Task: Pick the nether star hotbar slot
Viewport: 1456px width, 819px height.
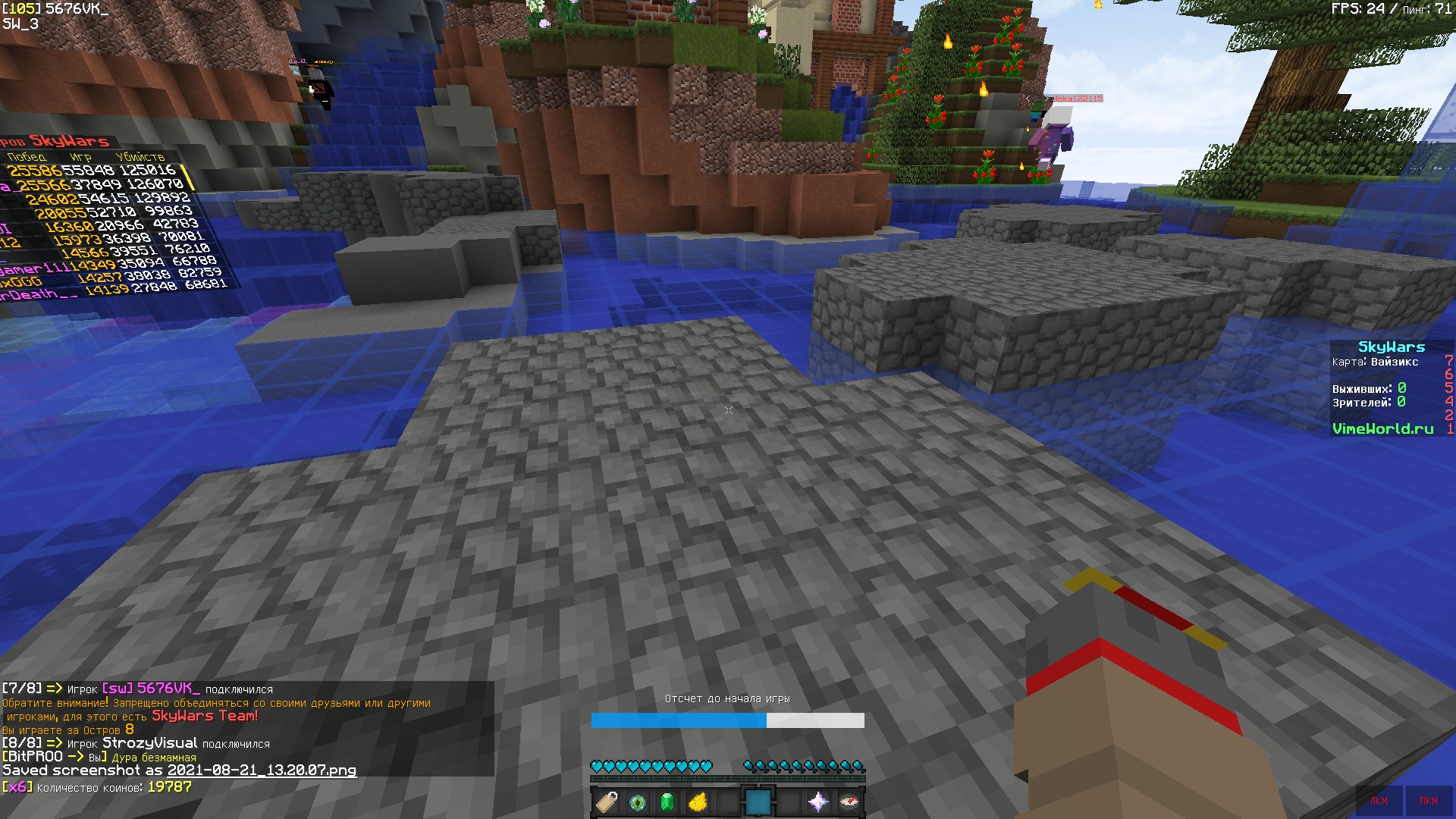Action: [x=818, y=802]
